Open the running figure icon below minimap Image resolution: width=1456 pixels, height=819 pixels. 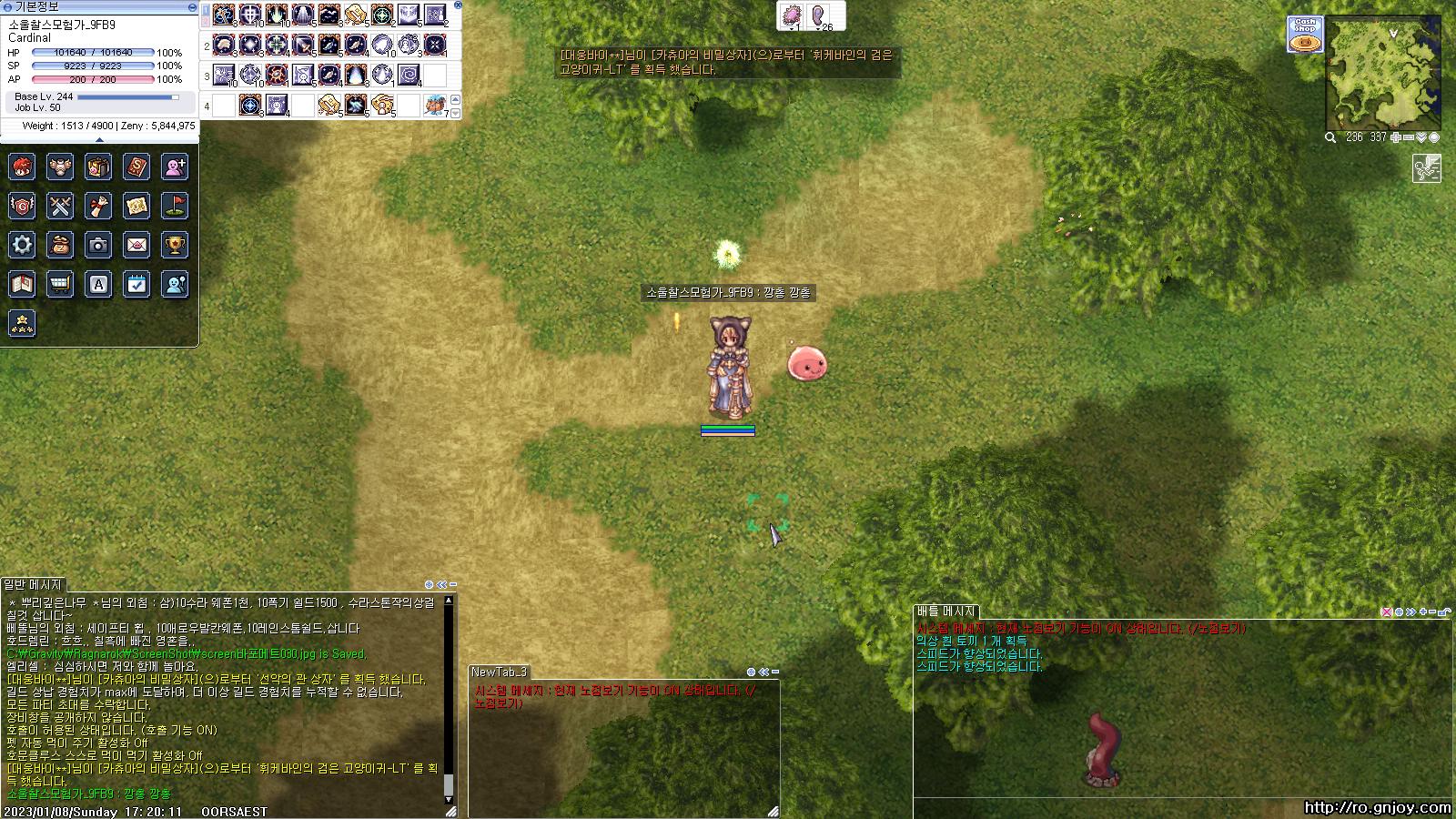[1426, 168]
